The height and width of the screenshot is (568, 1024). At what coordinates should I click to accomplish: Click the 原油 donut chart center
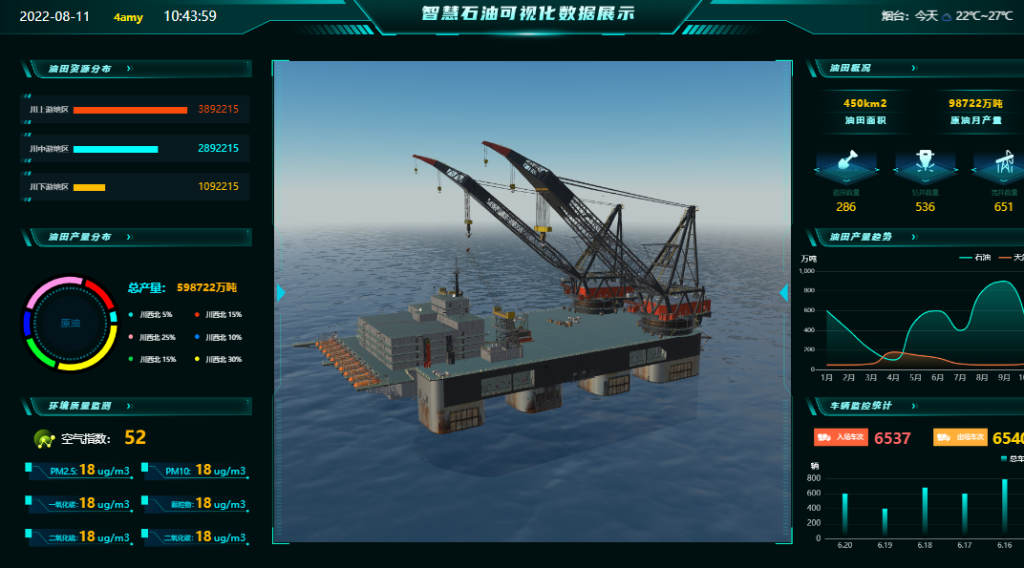point(70,323)
